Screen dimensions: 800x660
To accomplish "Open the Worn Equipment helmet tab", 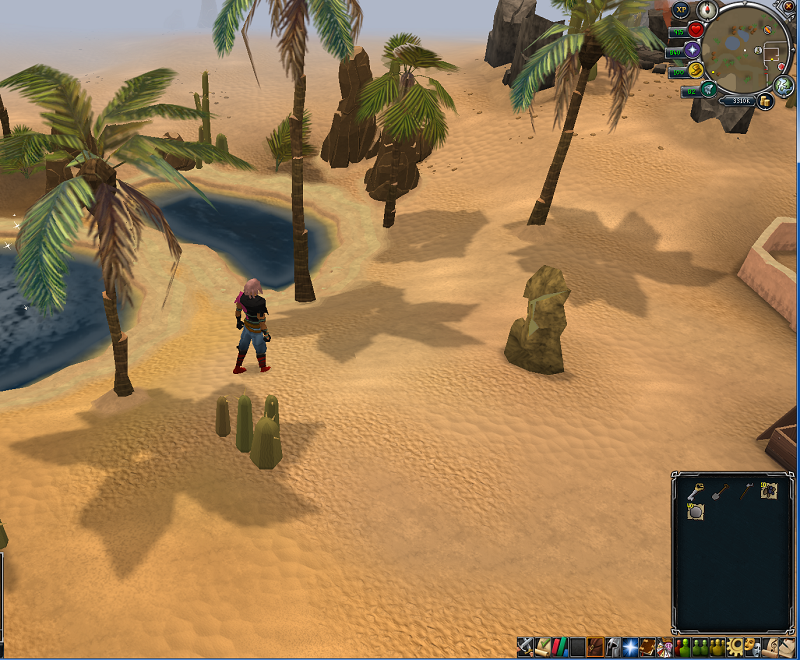I will click(x=611, y=647).
